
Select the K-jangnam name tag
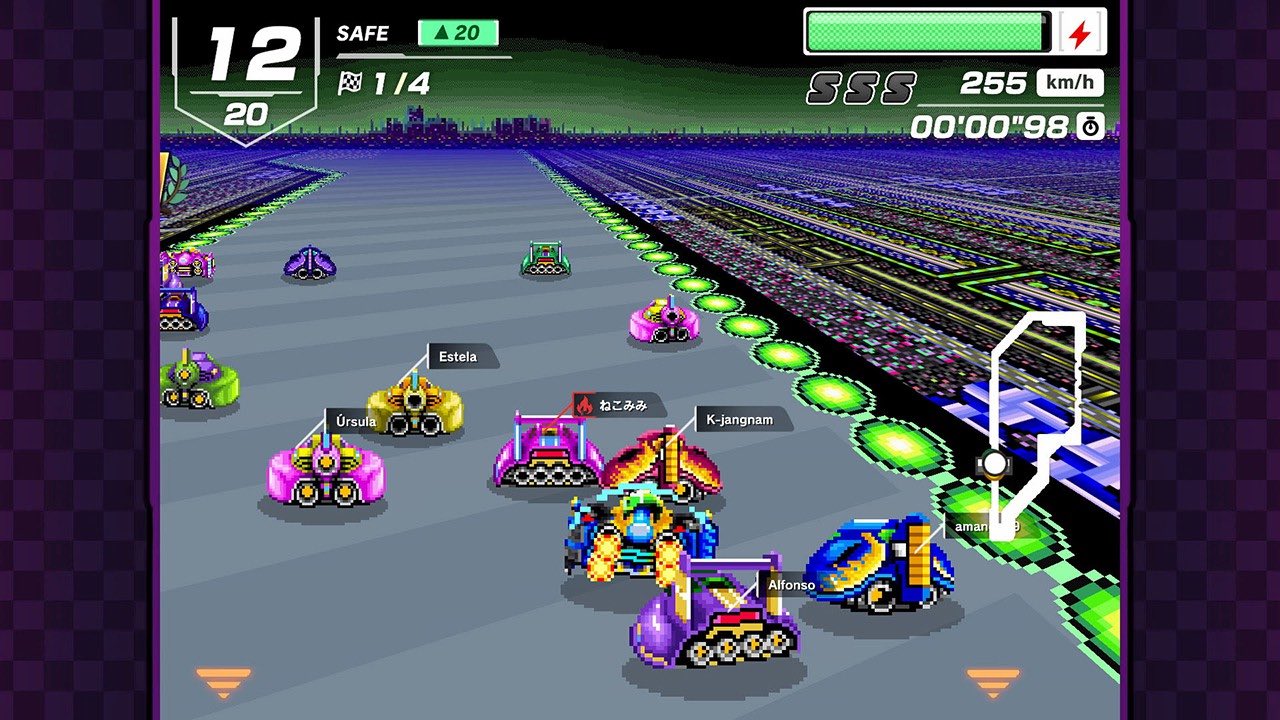click(741, 419)
